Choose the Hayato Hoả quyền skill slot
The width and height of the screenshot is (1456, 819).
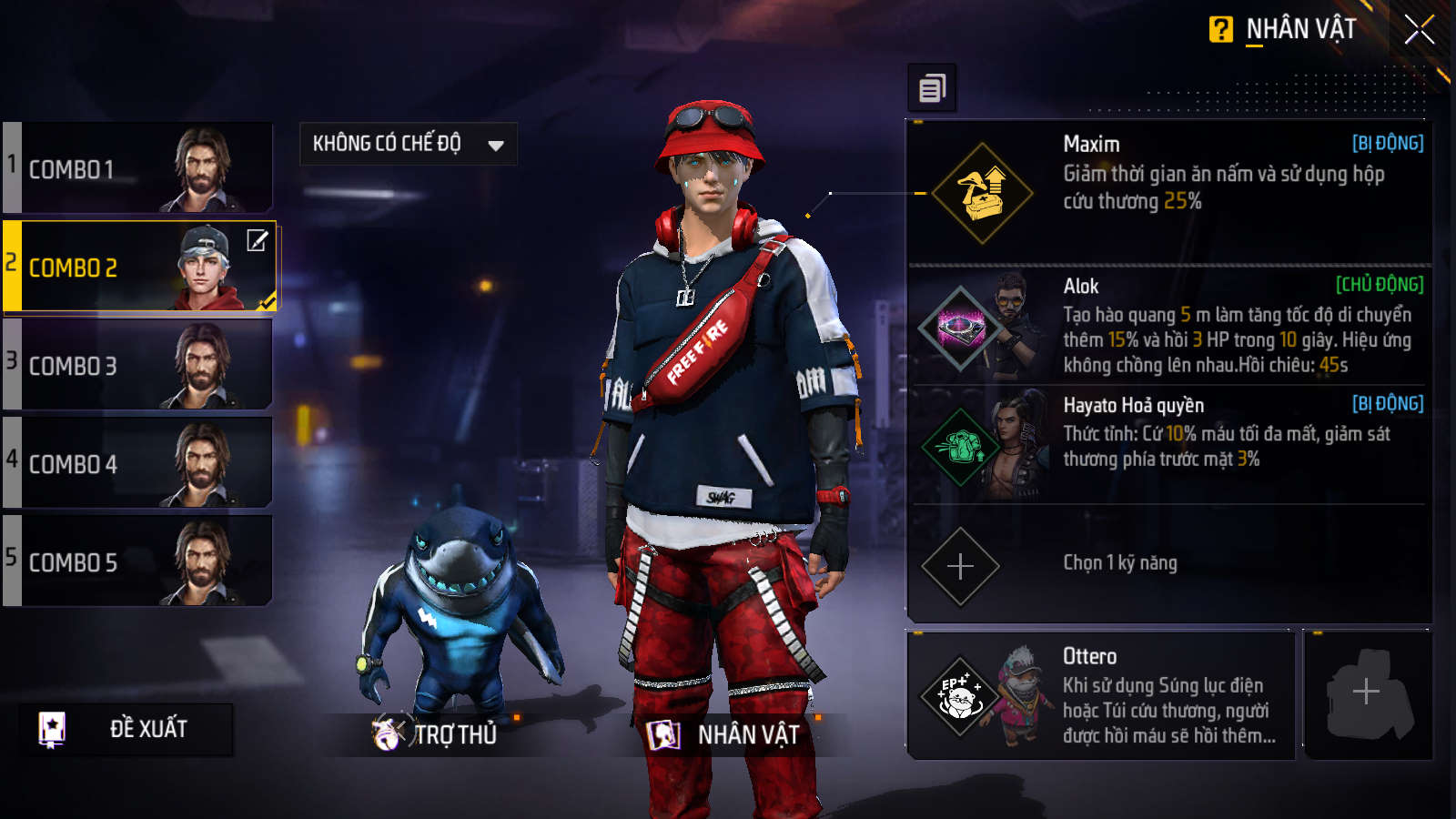point(1168,443)
